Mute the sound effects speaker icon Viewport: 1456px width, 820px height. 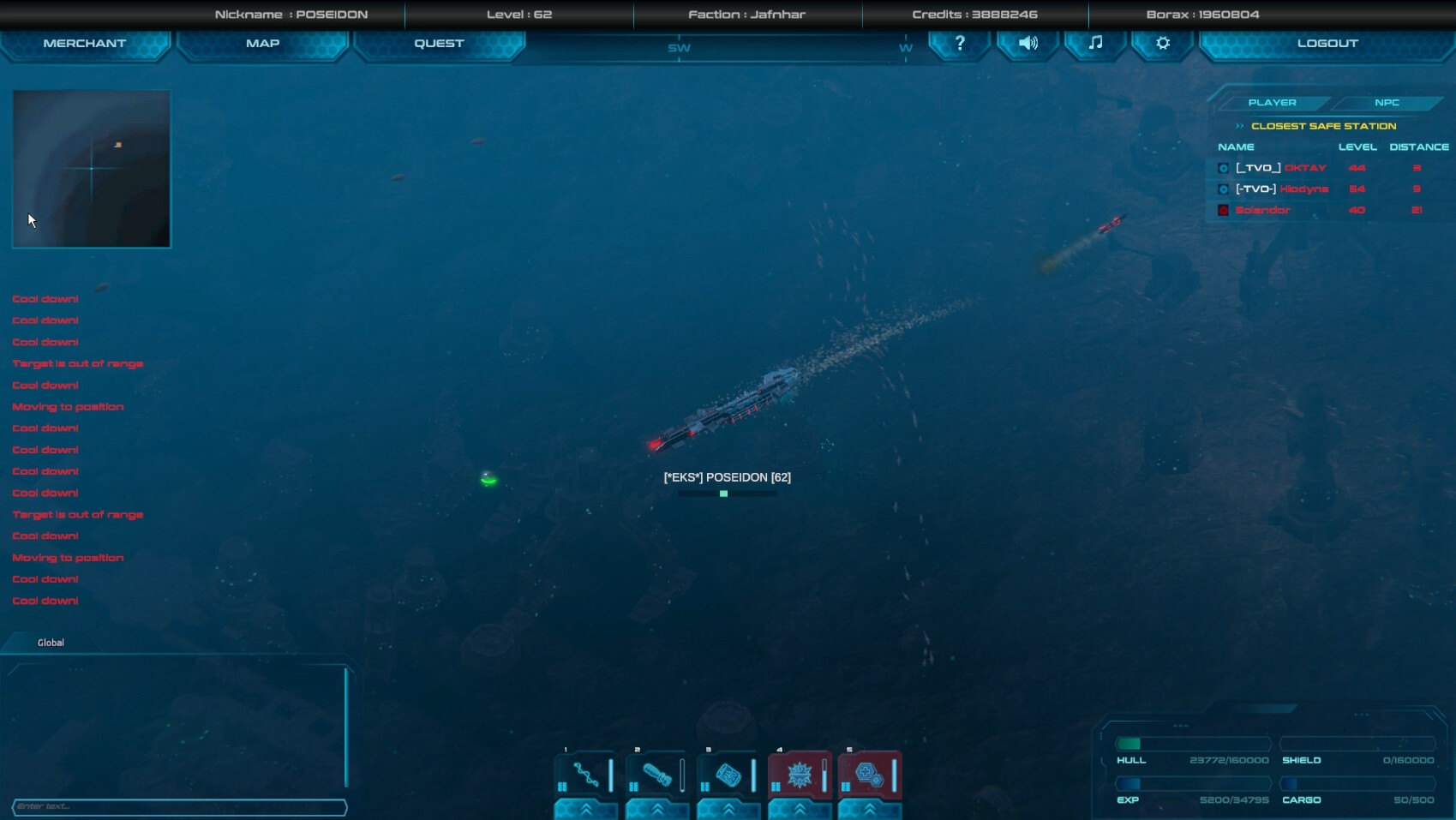(x=1028, y=44)
